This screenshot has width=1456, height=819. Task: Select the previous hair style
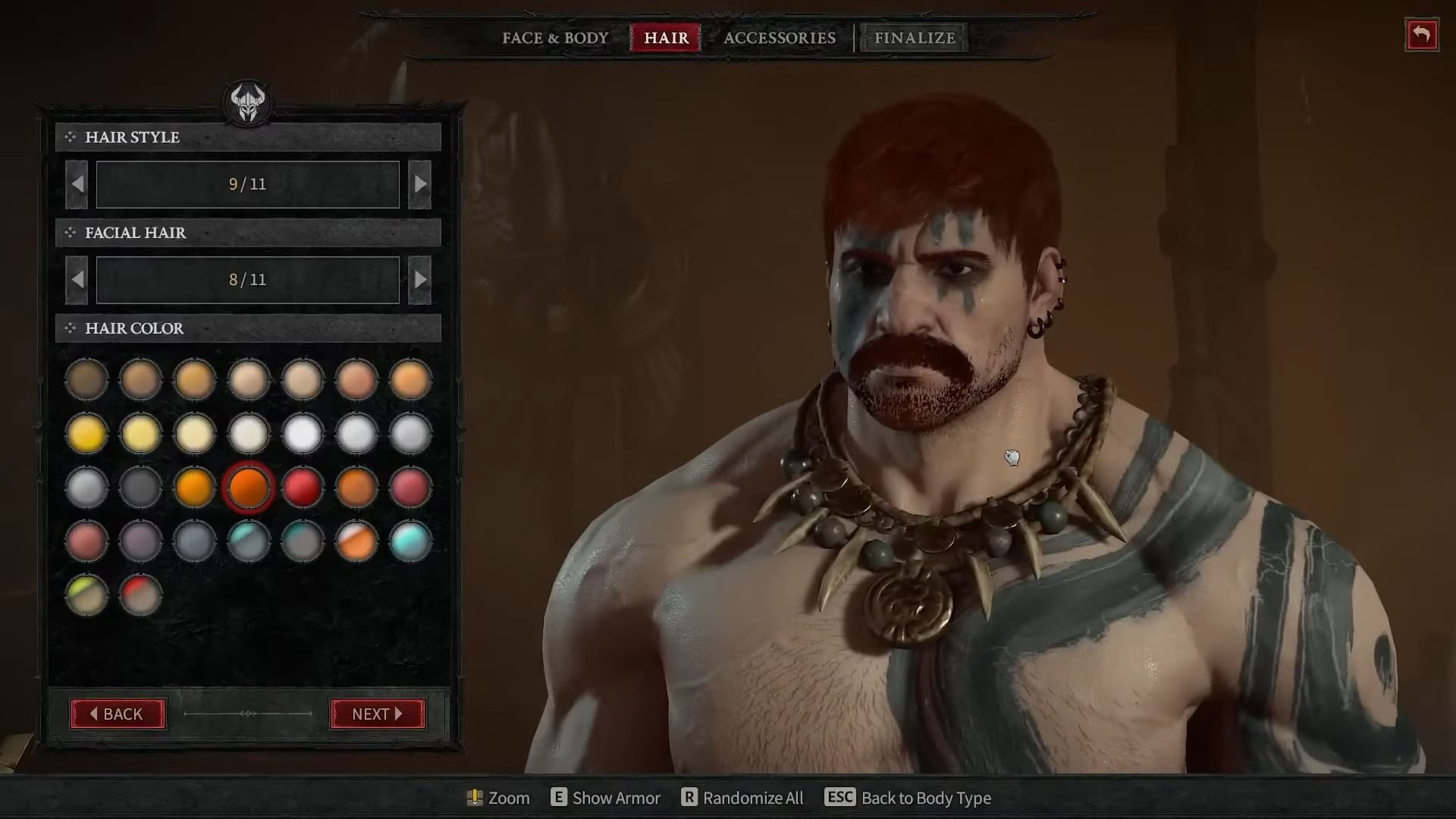77,184
